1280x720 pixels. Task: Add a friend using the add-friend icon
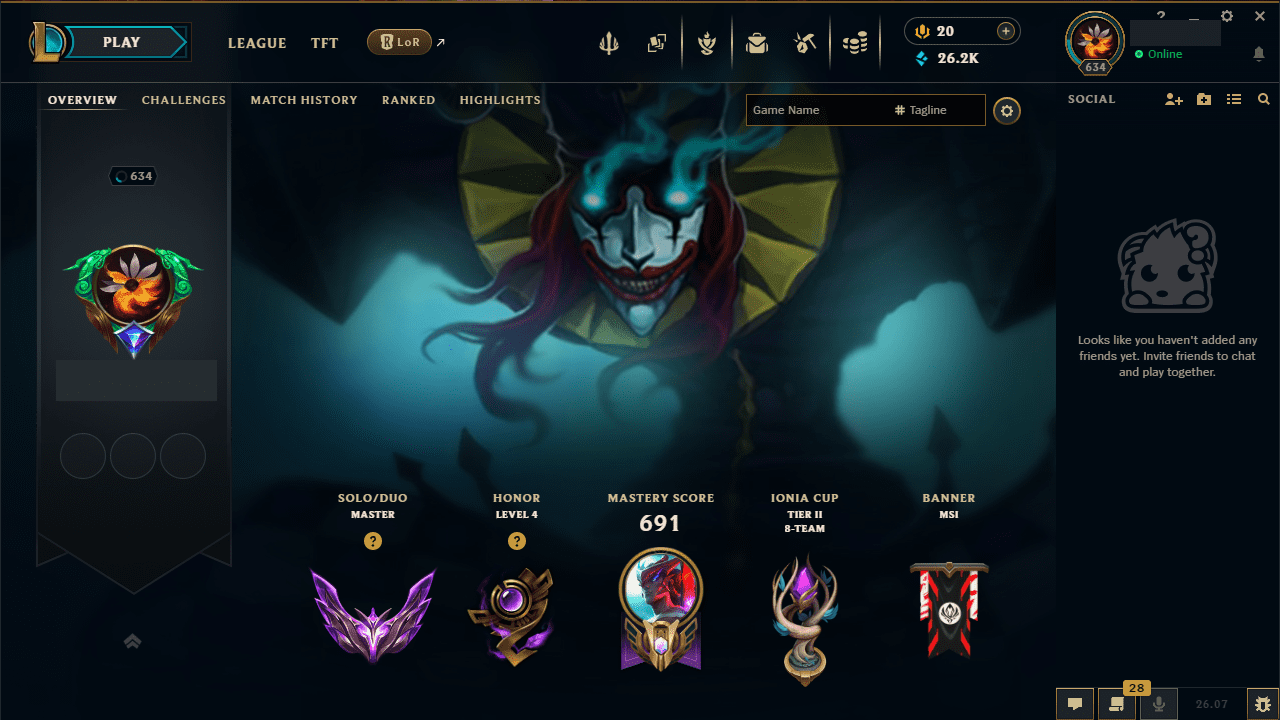(x=1173, y=99)
